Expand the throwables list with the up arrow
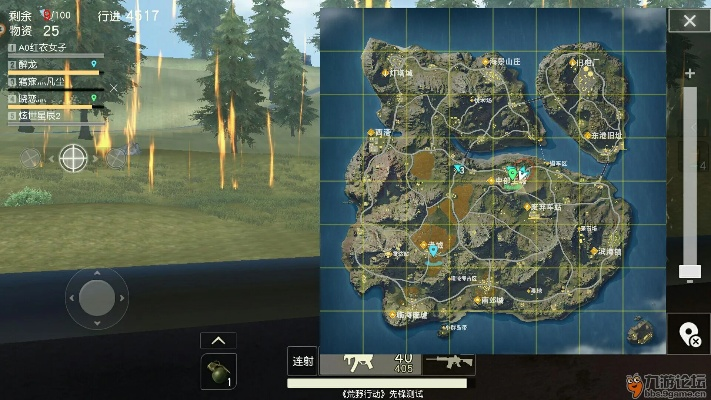 218,340
